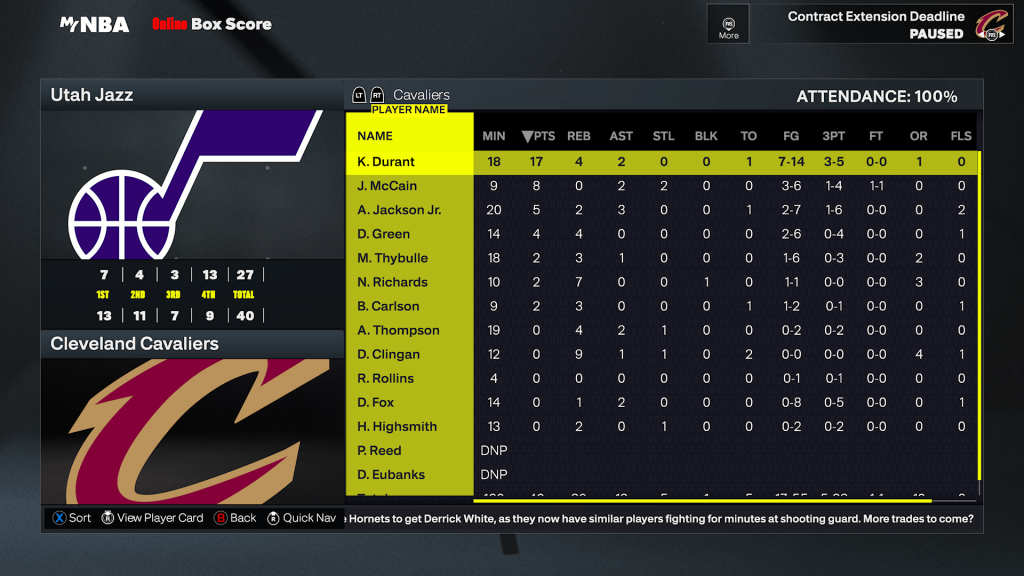Sort players by the MIN column
Viewport: 1024px width, 576px height.
[x=494, y=136]
